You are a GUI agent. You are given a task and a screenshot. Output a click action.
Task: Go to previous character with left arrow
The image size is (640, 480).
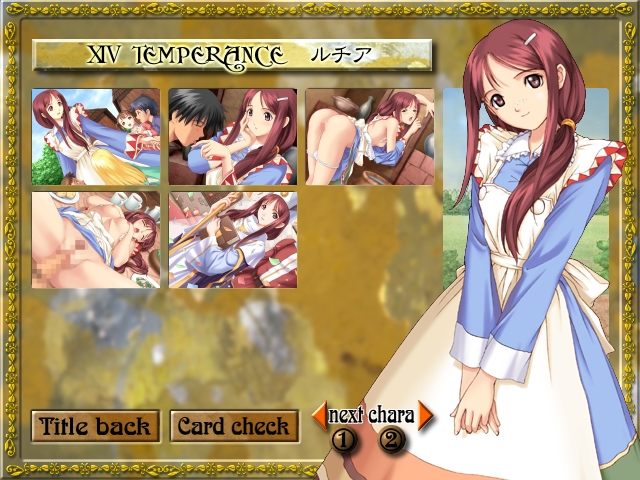319,414
